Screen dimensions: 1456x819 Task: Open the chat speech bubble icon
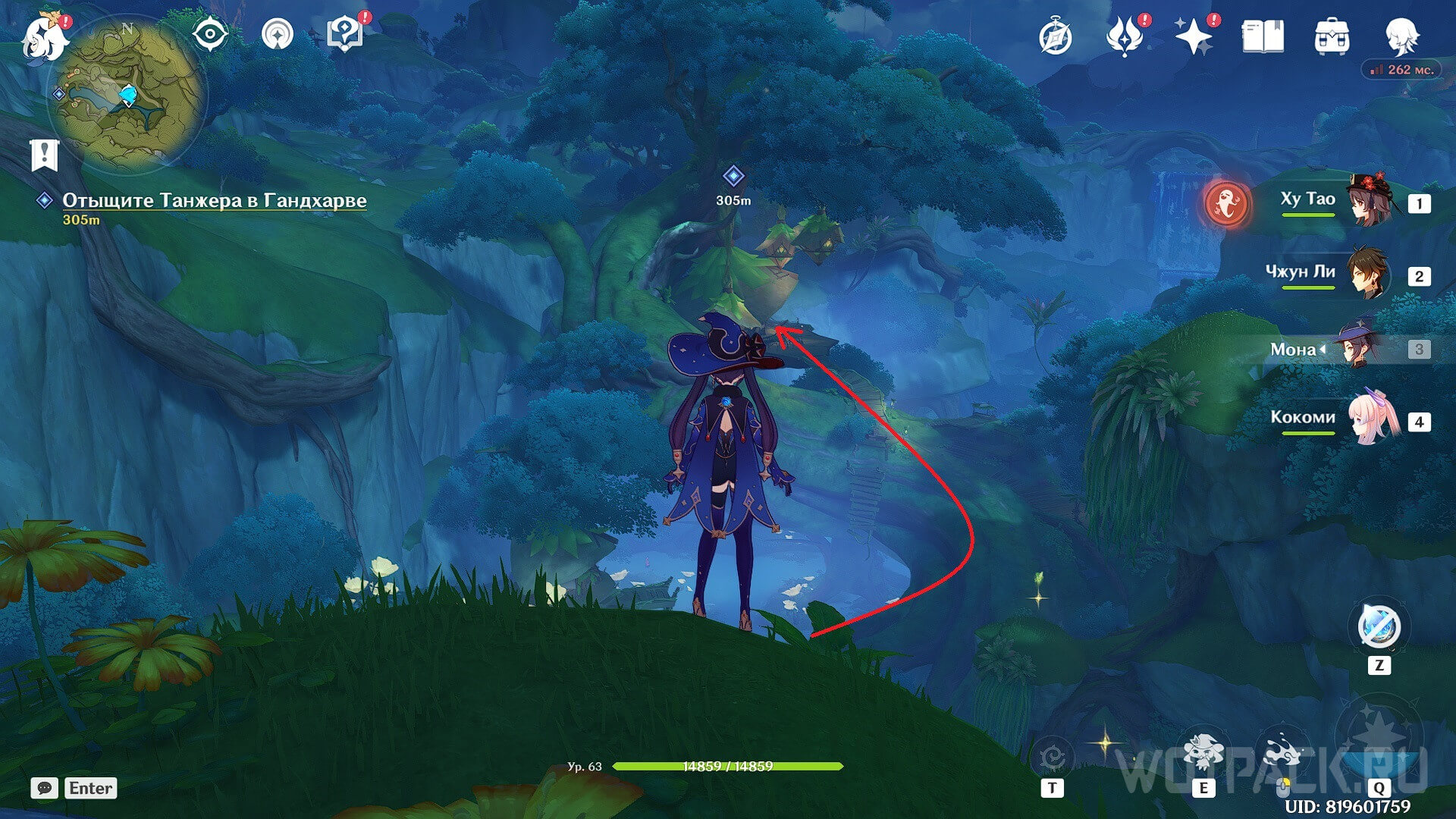coord(45,788)
